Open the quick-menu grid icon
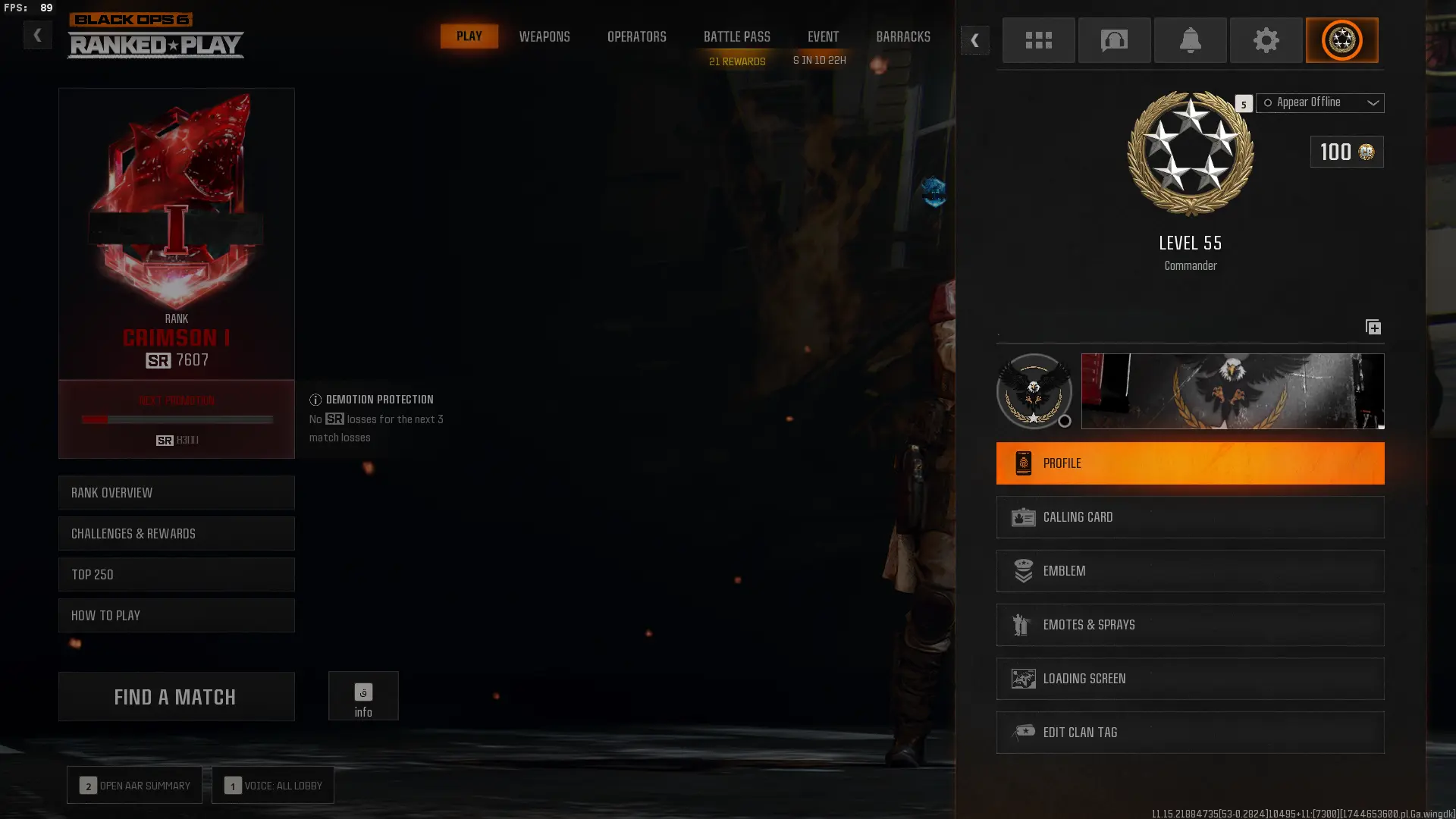 (1038, 40)
